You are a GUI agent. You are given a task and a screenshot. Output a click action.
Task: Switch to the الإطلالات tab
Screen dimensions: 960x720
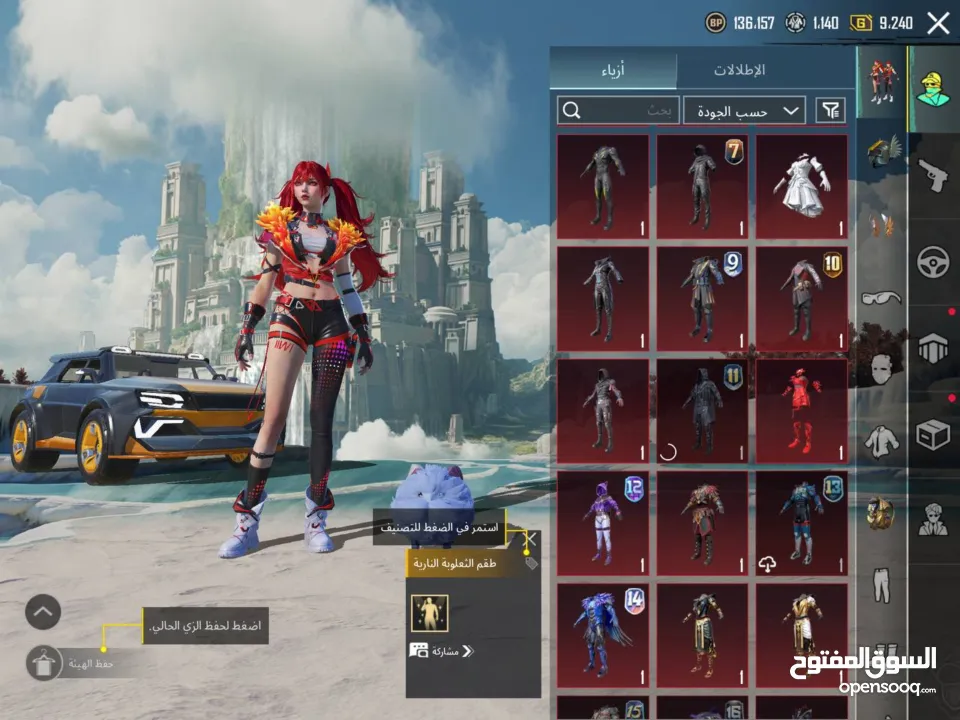pyautogui.click(x=739, y=71)
